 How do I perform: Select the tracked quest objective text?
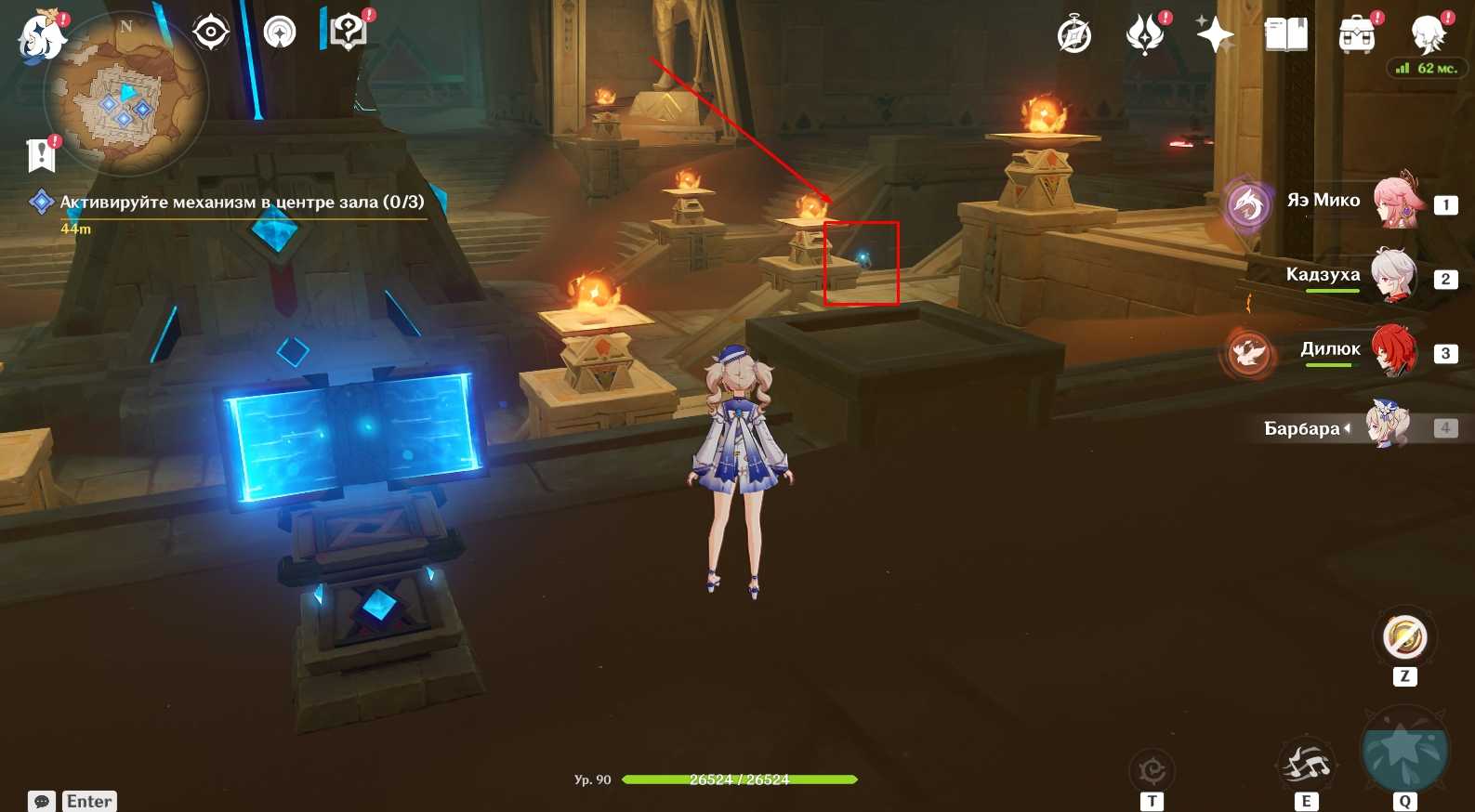(x=242, y=202)
